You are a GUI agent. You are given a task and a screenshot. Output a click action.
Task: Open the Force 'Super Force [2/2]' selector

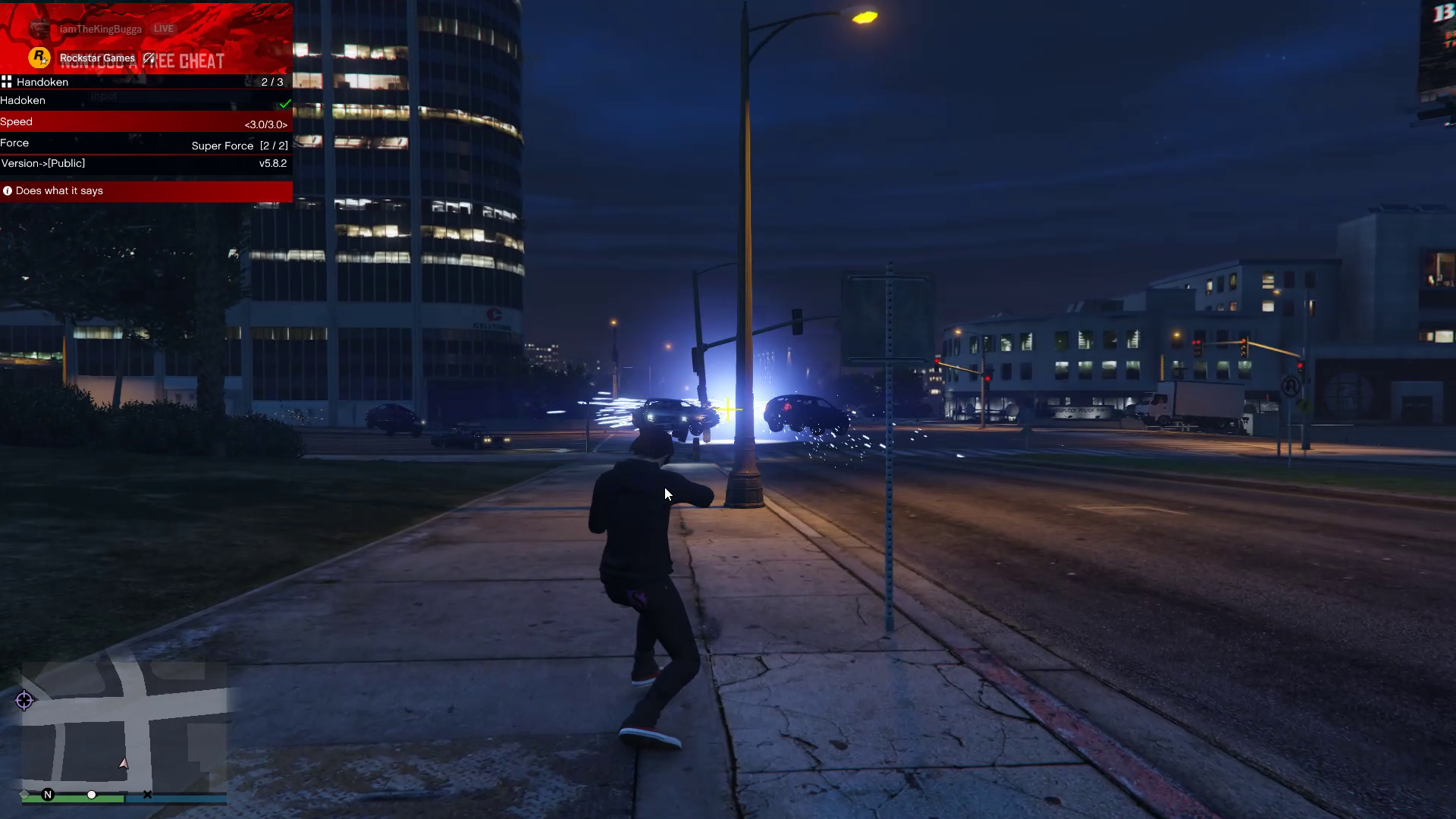pos(239,145)
